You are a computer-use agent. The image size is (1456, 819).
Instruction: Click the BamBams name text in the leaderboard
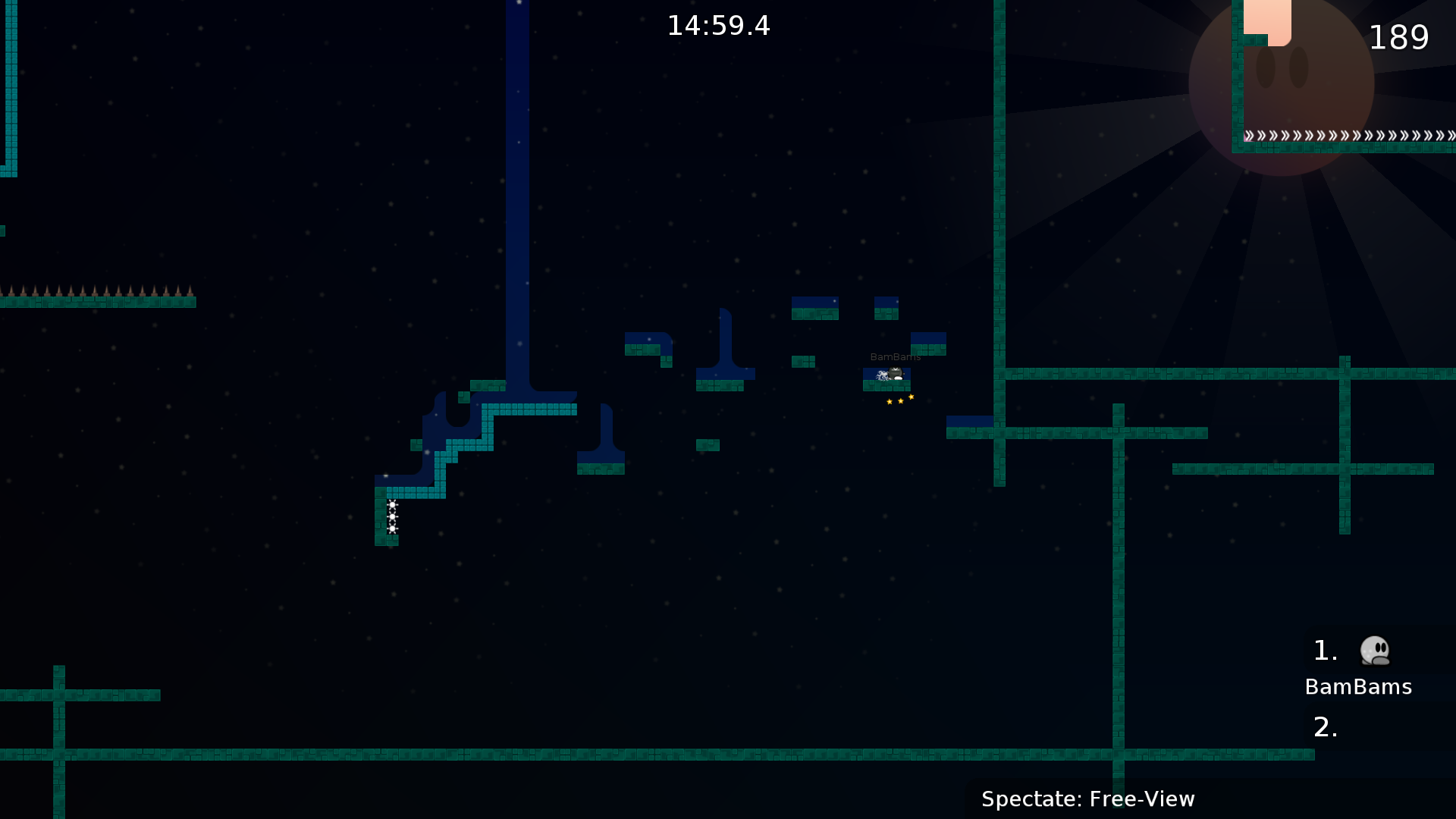click(1357, 687)
